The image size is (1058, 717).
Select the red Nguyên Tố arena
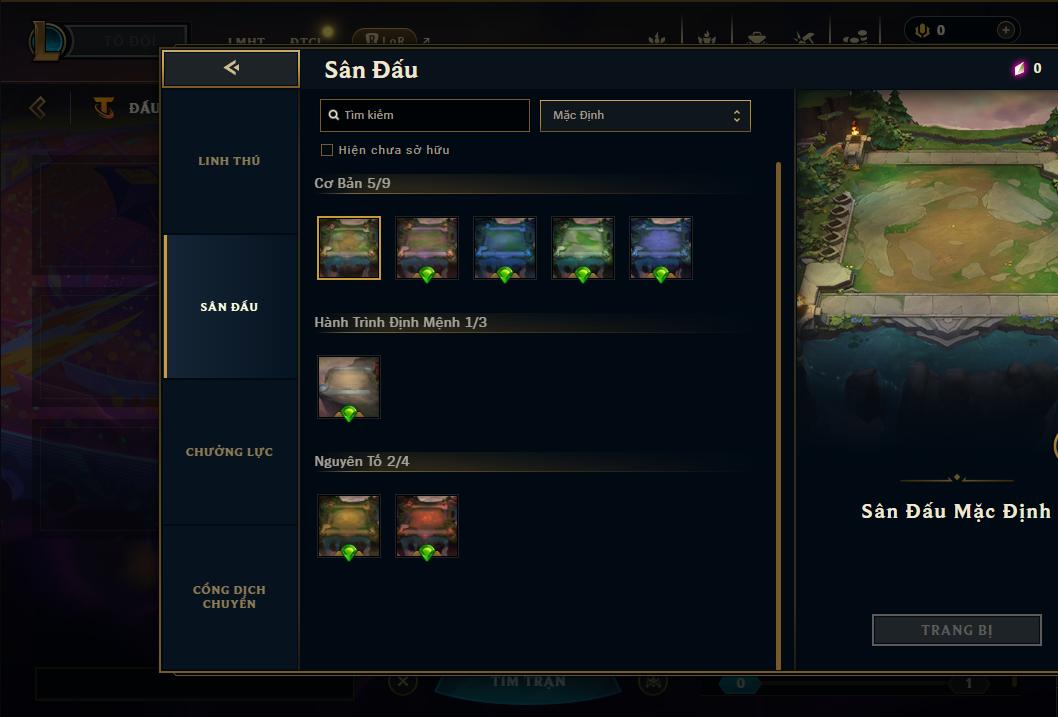tap(427, 526)
